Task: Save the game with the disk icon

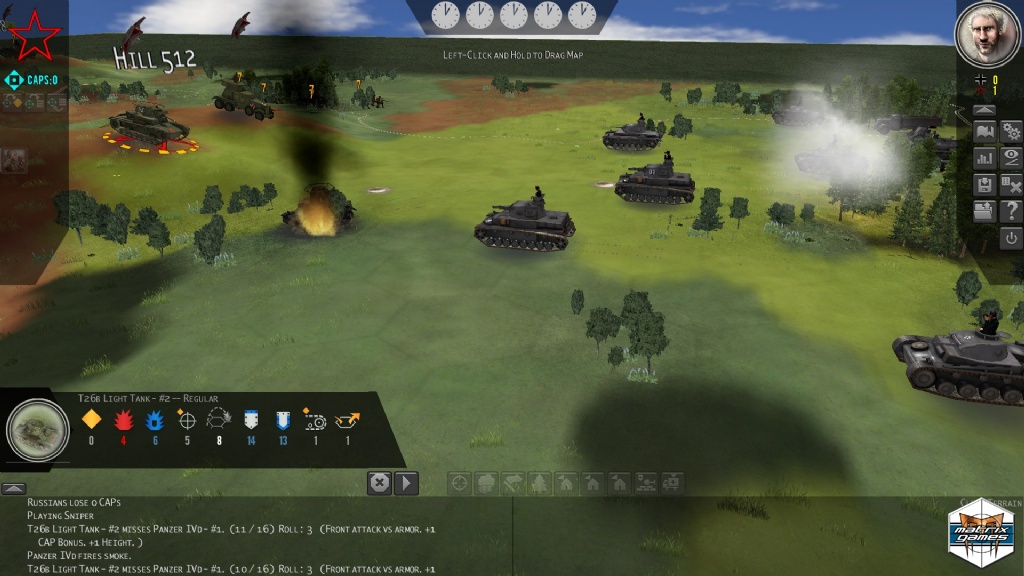Action: (984, 185)
